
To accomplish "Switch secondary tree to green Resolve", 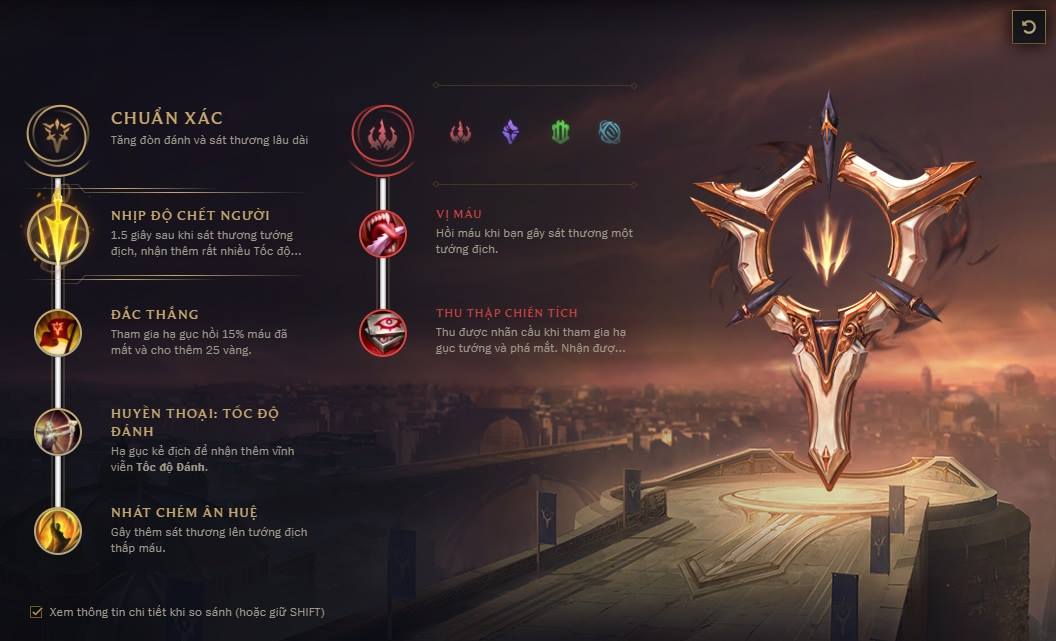I will 560,132.
